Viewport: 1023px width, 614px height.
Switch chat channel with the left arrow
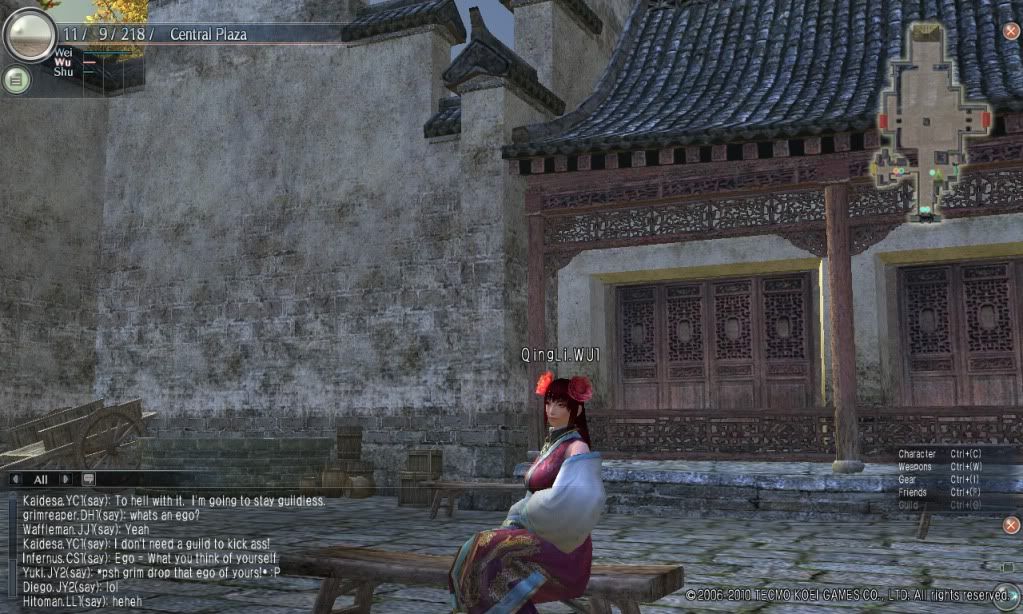pyautogui.click(x=16, y=479)
